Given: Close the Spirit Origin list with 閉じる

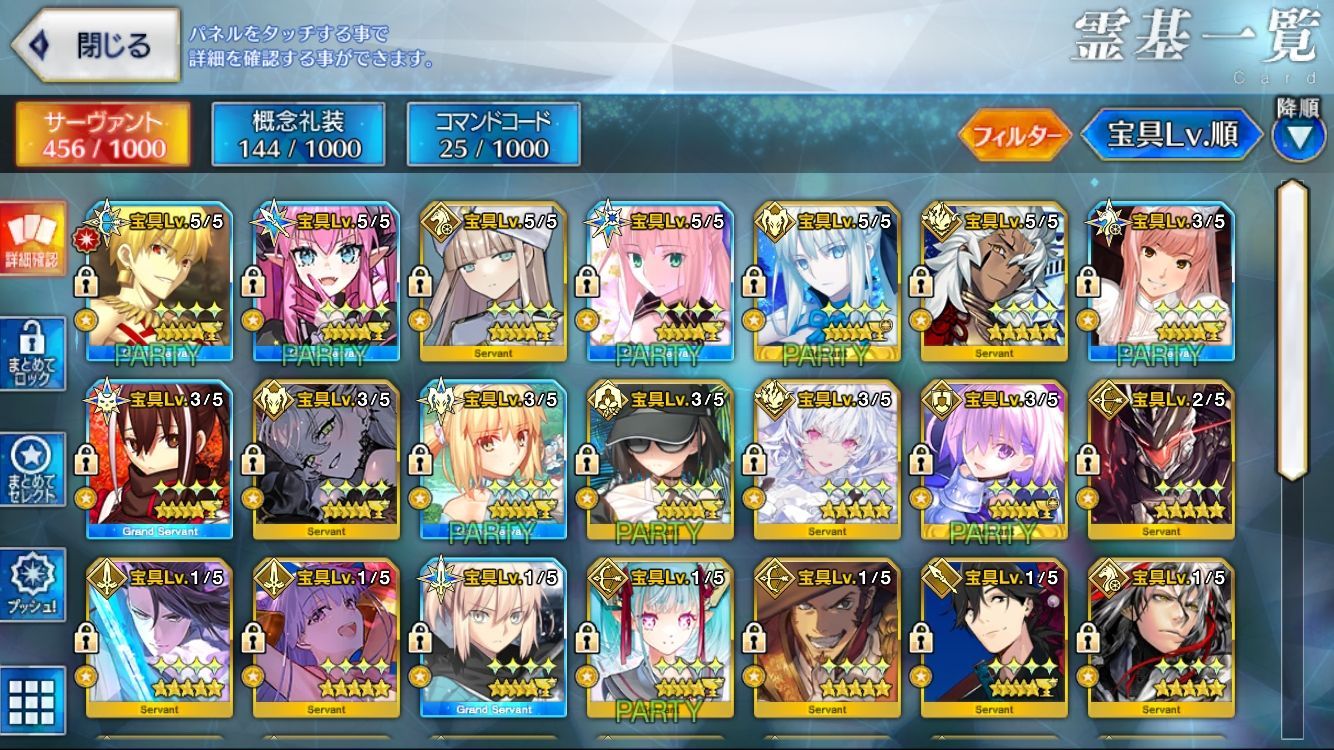Looking at the screenshot, I should [95, 45].
